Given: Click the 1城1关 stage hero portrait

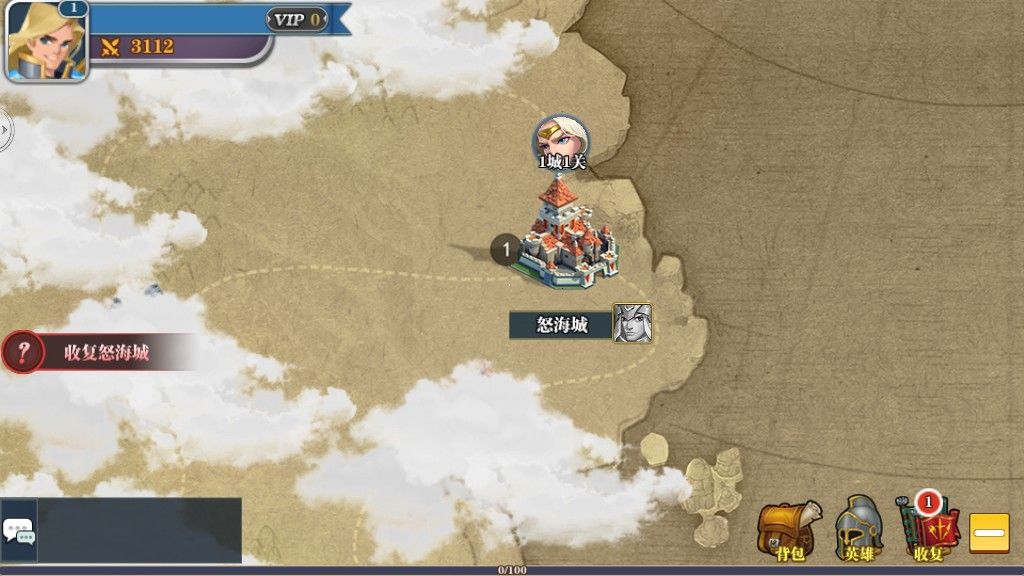Looking at the screenshot, I should pyautogui.click(x=561, y=138).
